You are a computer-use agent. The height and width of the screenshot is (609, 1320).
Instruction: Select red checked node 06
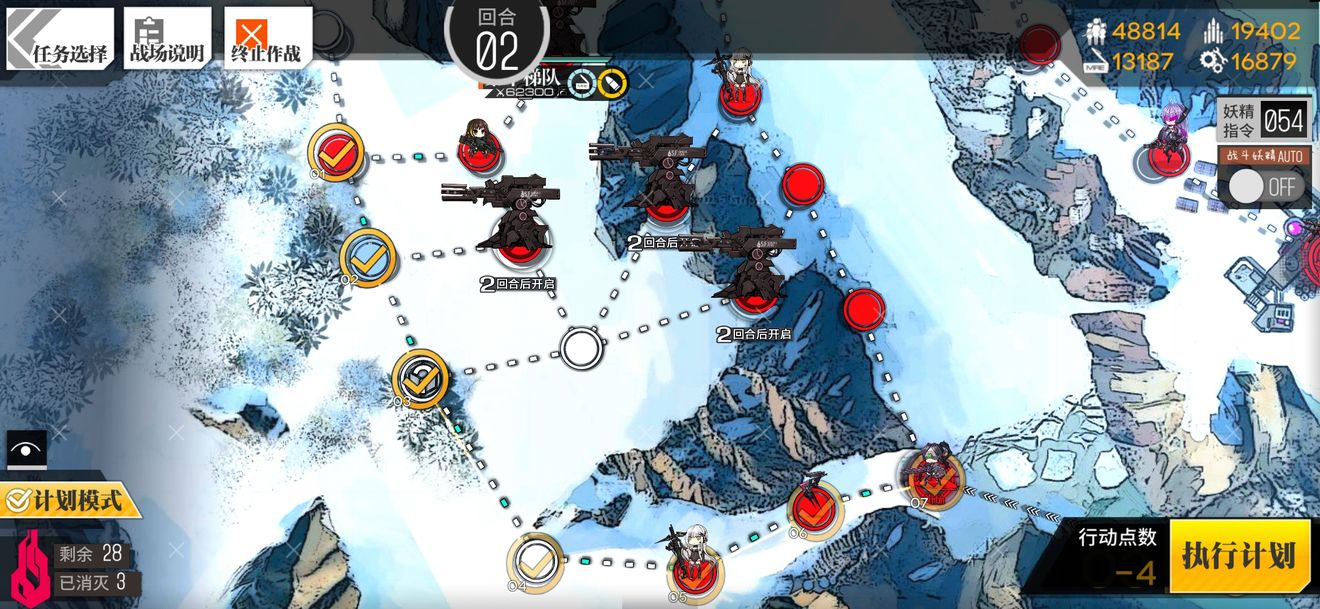pos(815,508)
